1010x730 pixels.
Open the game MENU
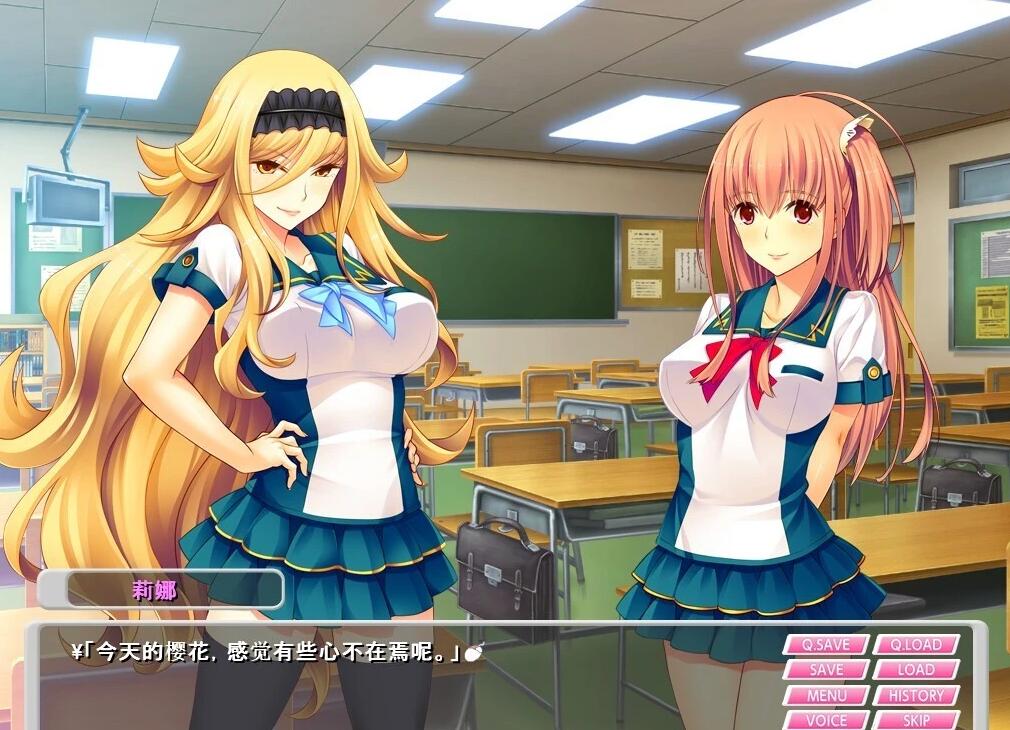click(x=826, y=695)
